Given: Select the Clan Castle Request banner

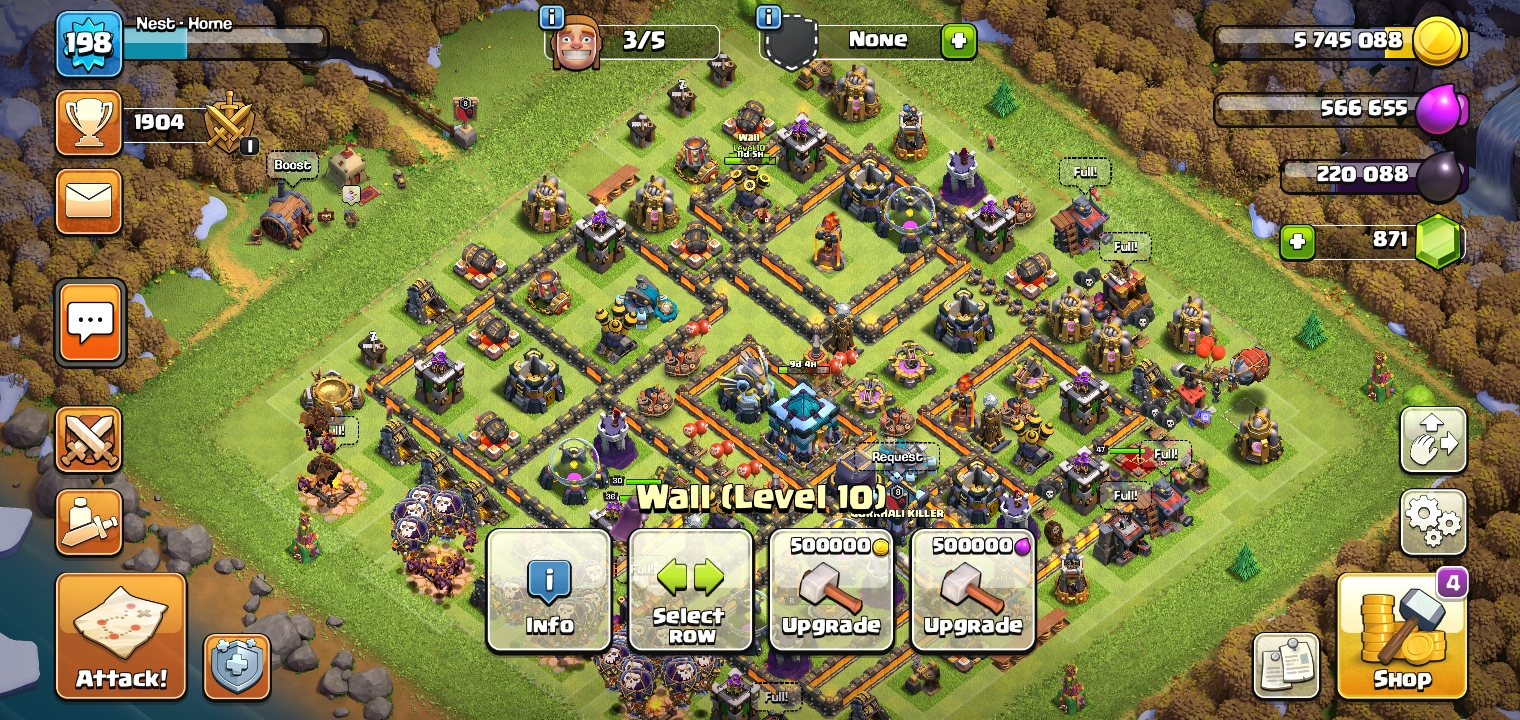Looking at the screenshot, I should pos(897,456).
